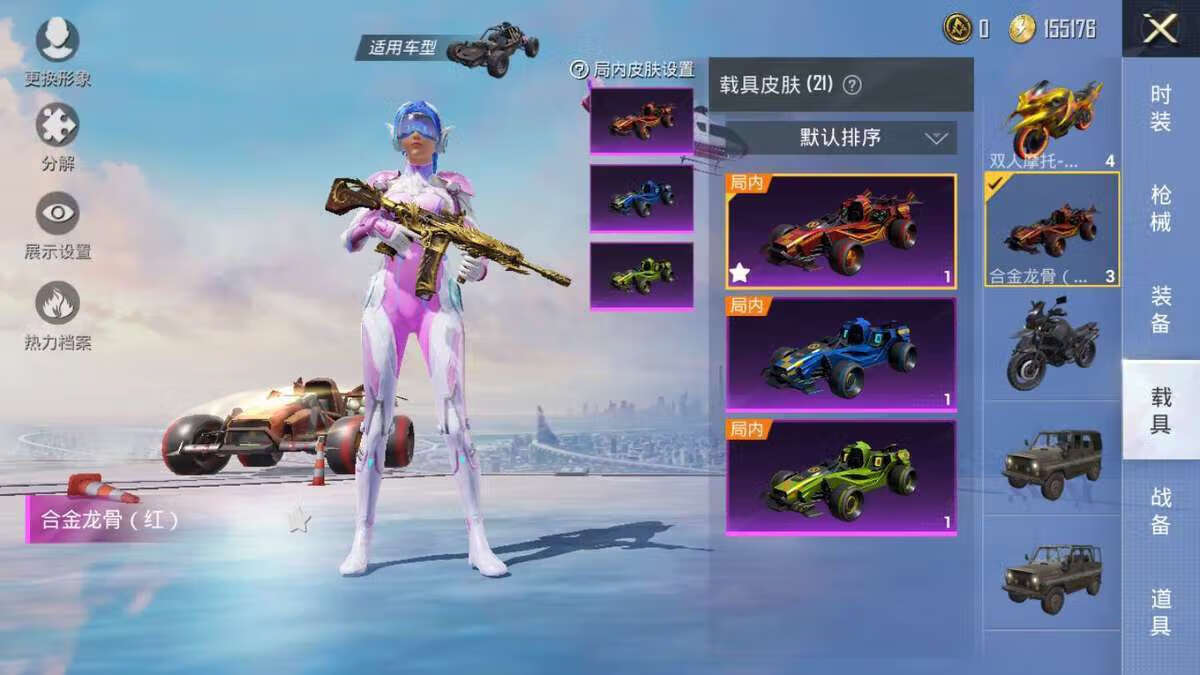Toggle the favorite star beside 合金龙骨（红）
This screenshot has width=1200, height=675.
(x=299, y=519)
